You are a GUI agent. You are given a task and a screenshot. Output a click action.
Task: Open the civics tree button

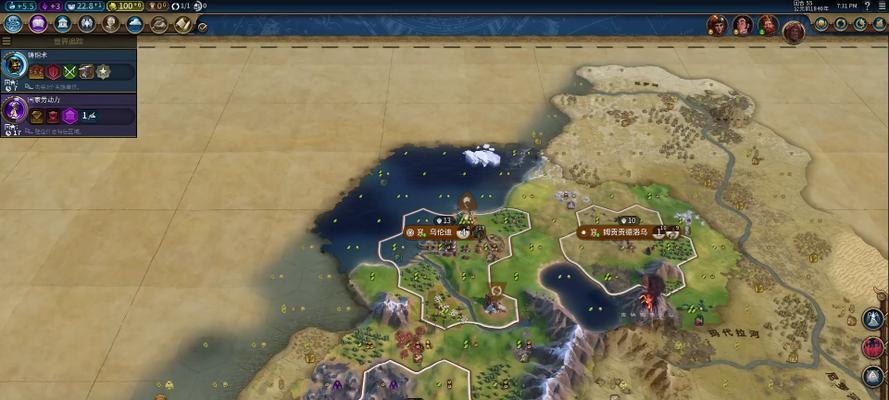(38, 24)
